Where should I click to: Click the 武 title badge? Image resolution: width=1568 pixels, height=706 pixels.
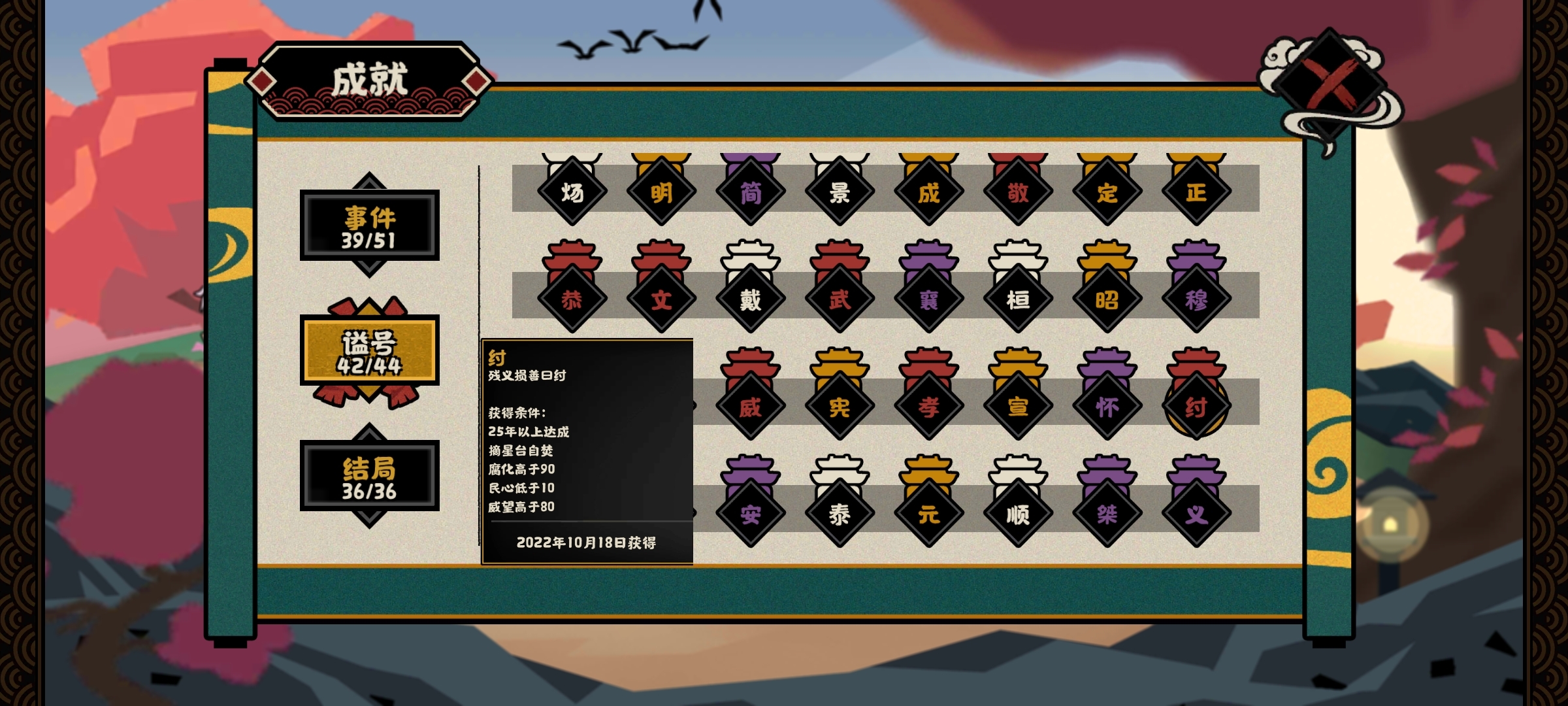(x=840, y=299)
